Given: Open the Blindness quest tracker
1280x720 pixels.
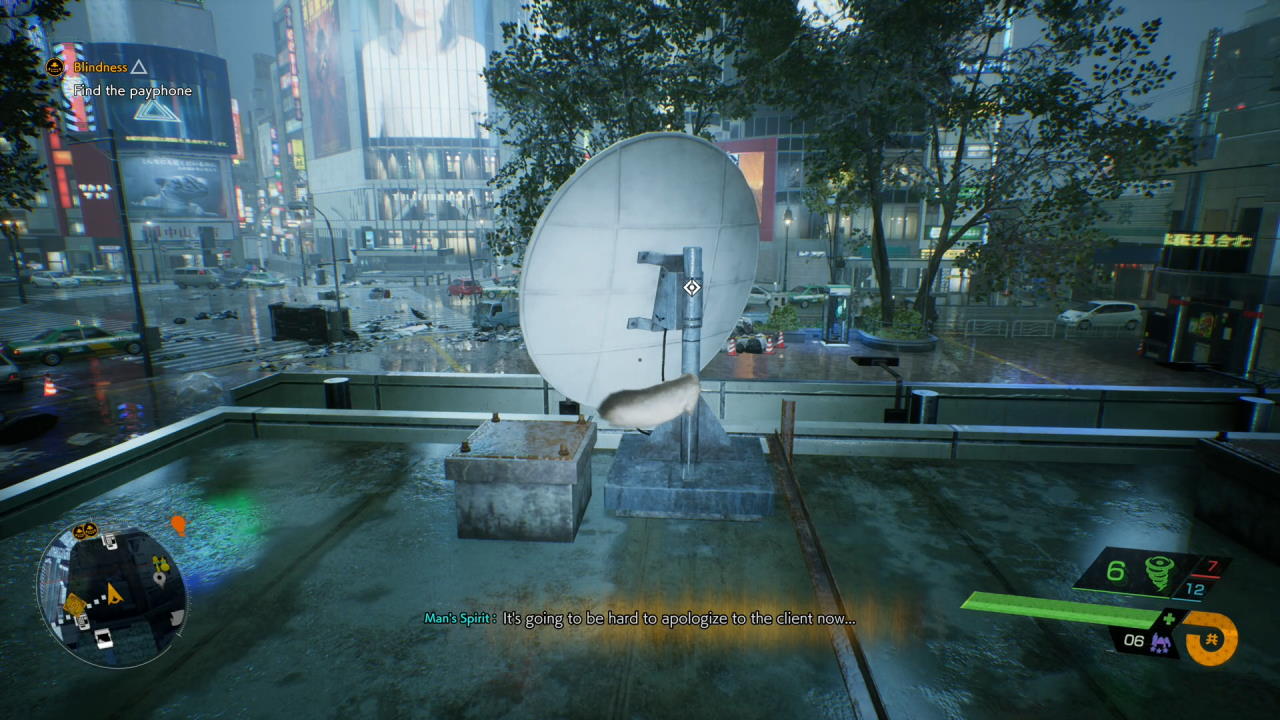Looking at the screenshot, I should click(x=99, y=67).
